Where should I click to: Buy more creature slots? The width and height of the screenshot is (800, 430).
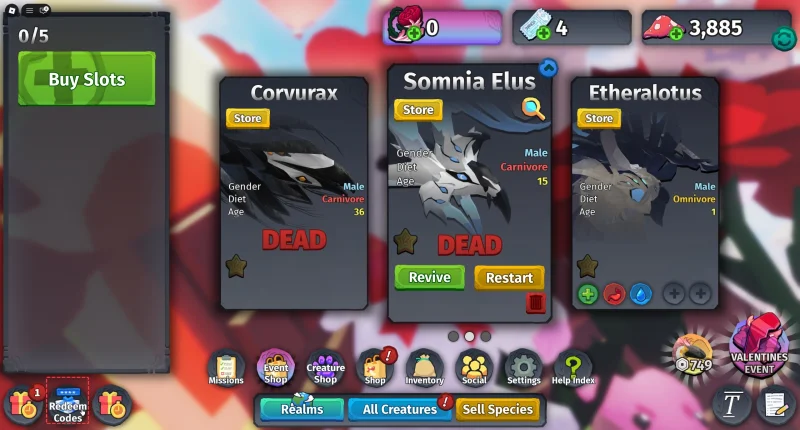[86, 79]
